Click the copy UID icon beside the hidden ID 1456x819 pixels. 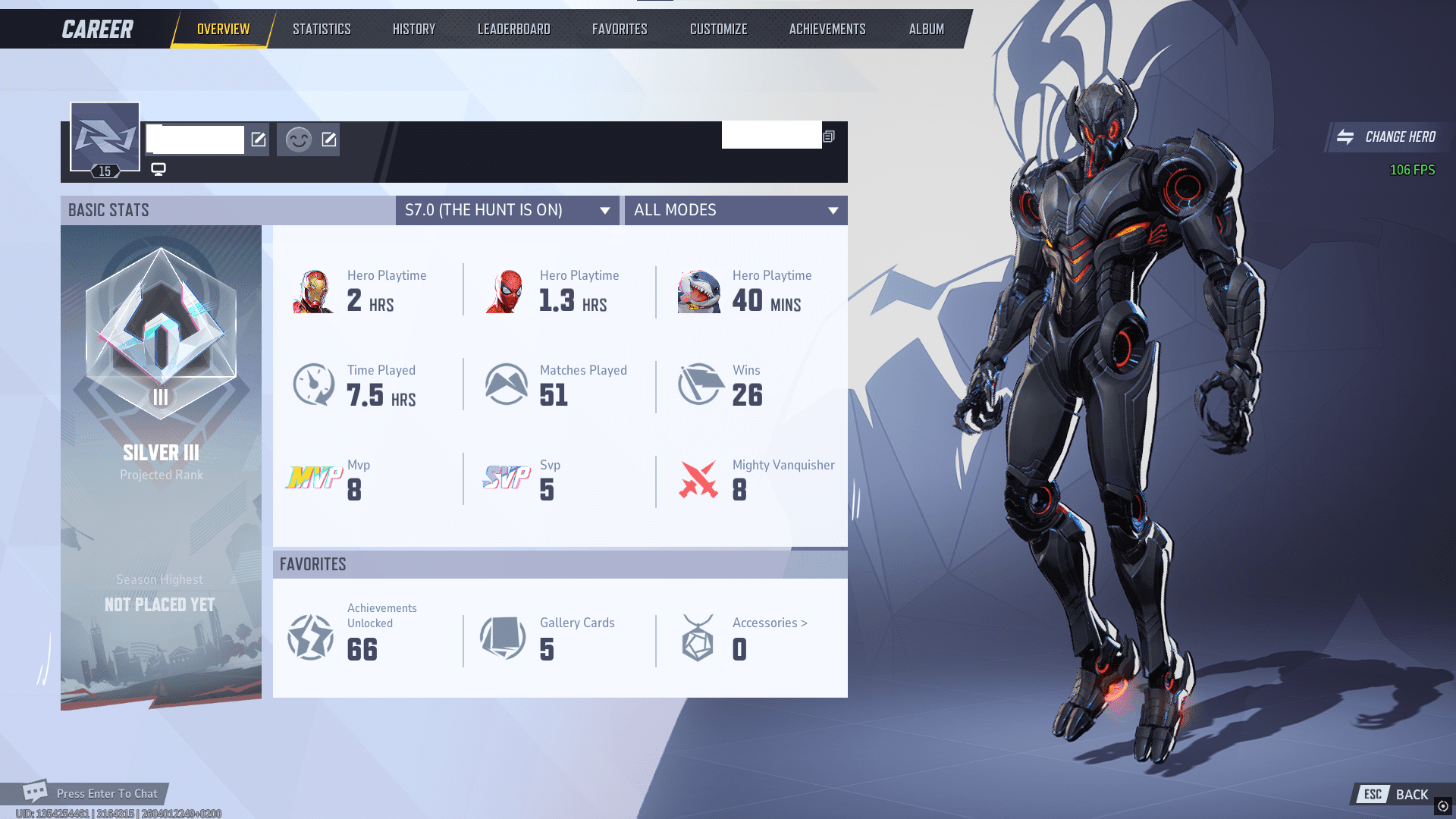coord(828,137)
